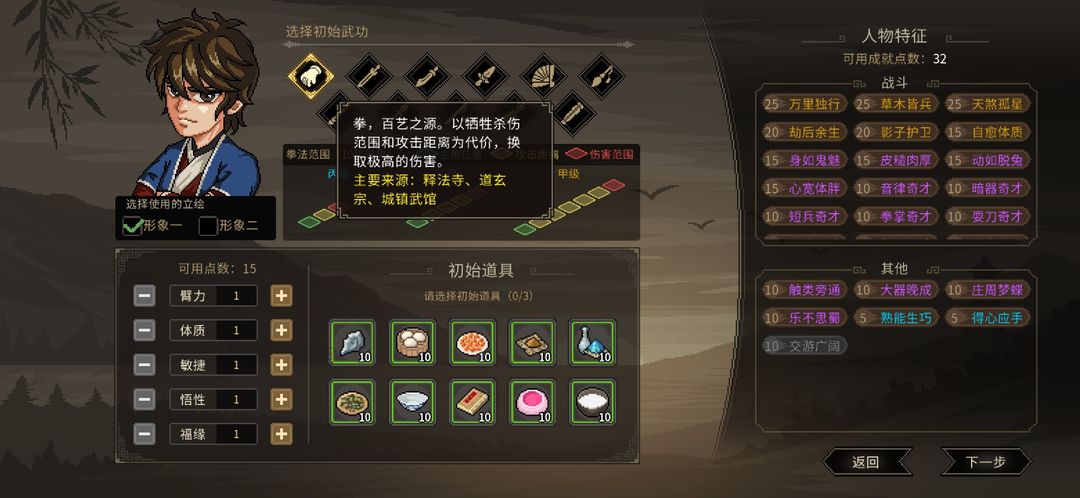Choose the white rice bowl item
Viewport: 1080px width, 498px height.
tap(592, 402)
